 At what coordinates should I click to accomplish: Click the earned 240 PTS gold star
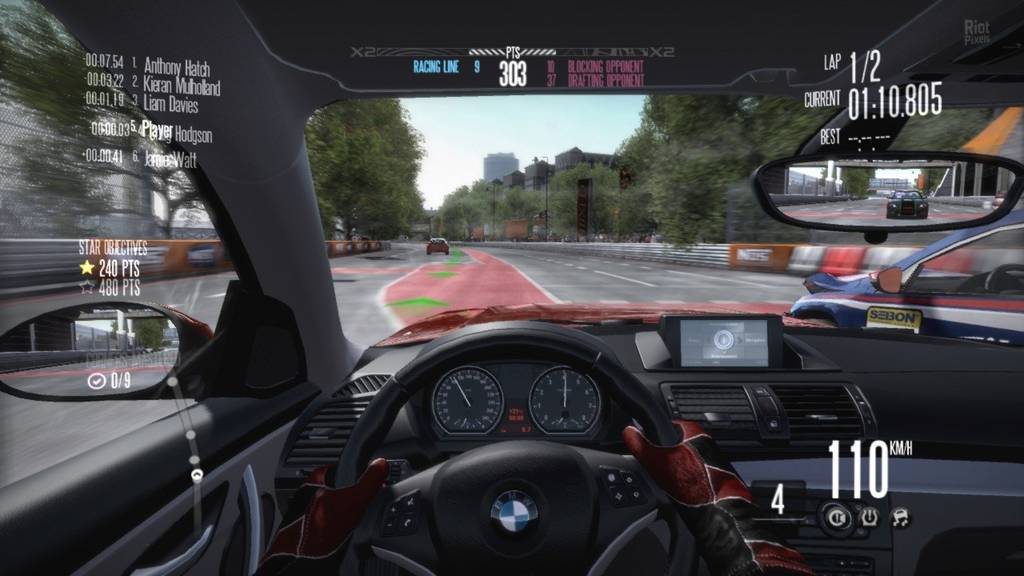[87, 268]
